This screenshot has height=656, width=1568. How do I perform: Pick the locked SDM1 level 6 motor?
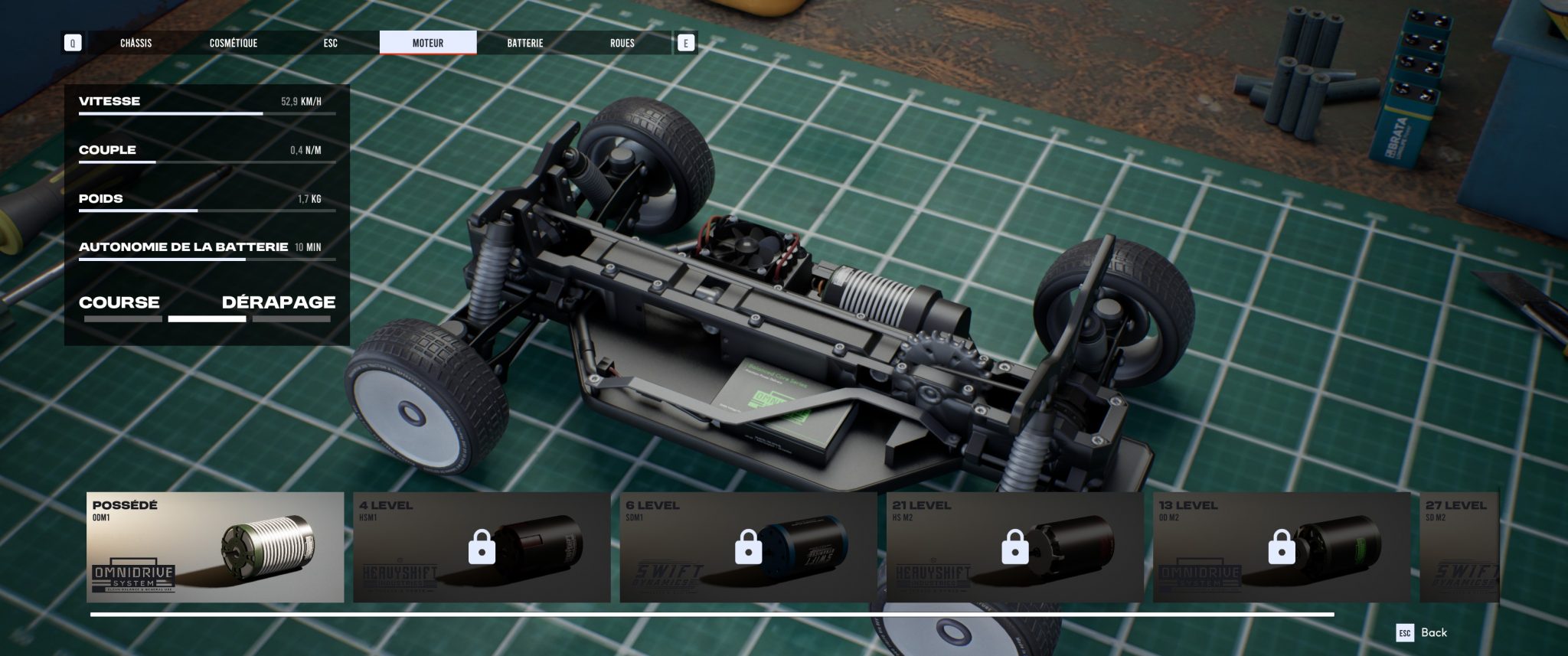(748, 547)
